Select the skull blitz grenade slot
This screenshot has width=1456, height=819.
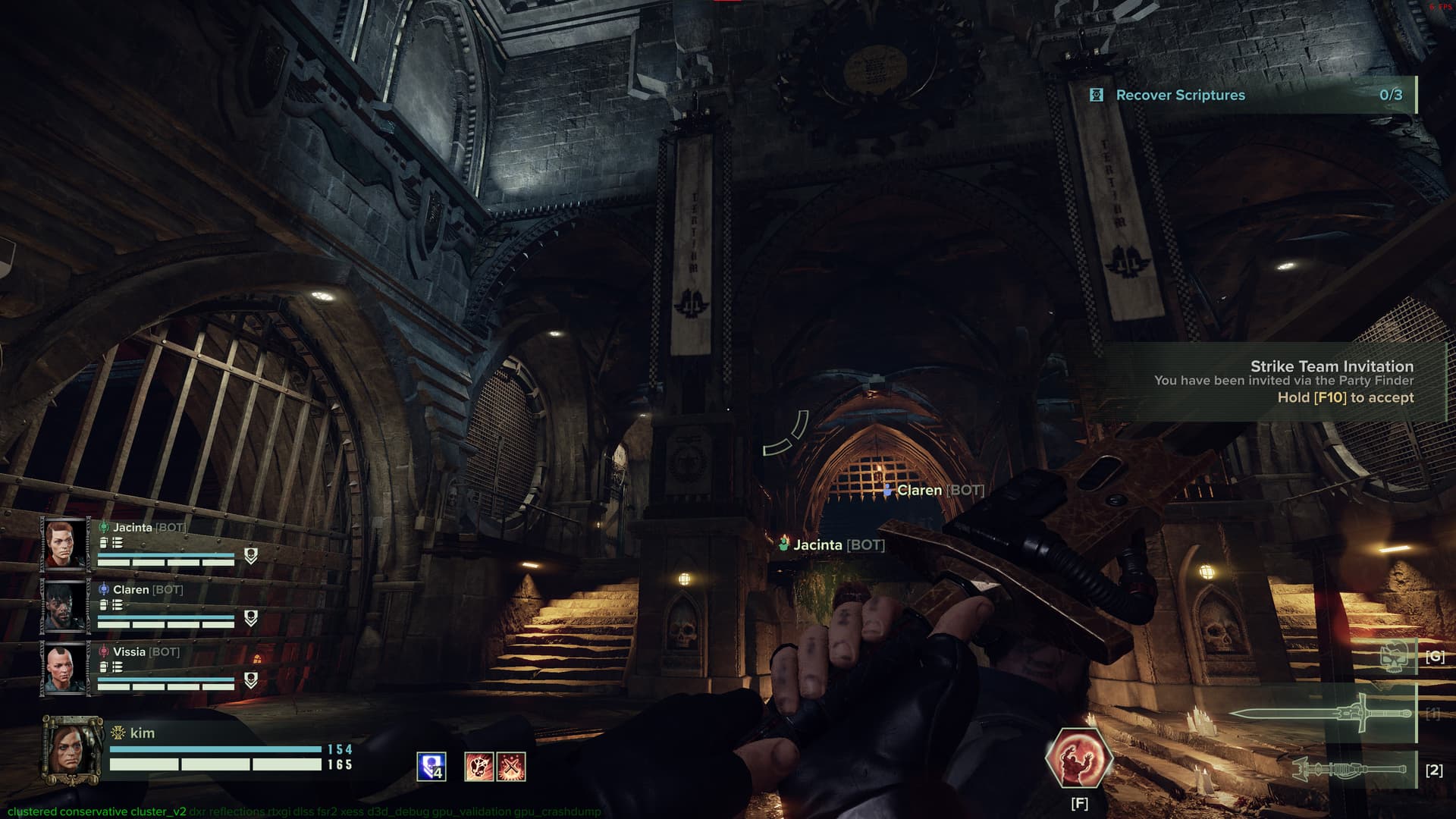click(x=1395, y=655)
